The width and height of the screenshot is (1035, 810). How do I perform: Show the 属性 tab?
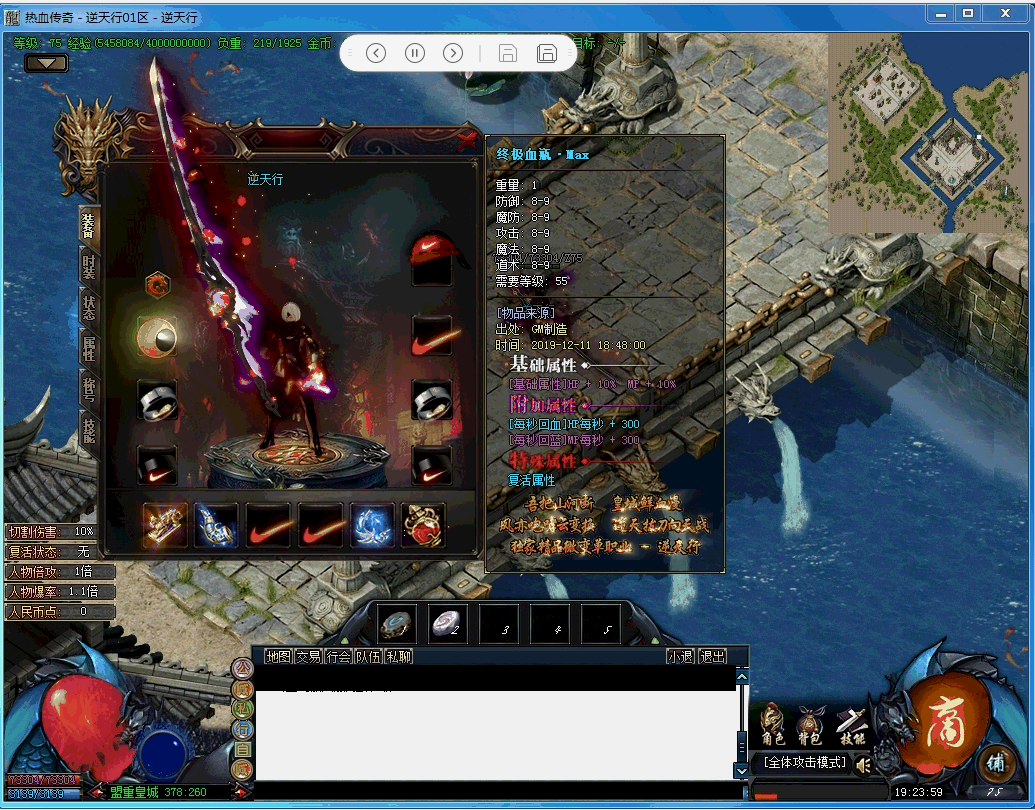(x=89, y=348)
